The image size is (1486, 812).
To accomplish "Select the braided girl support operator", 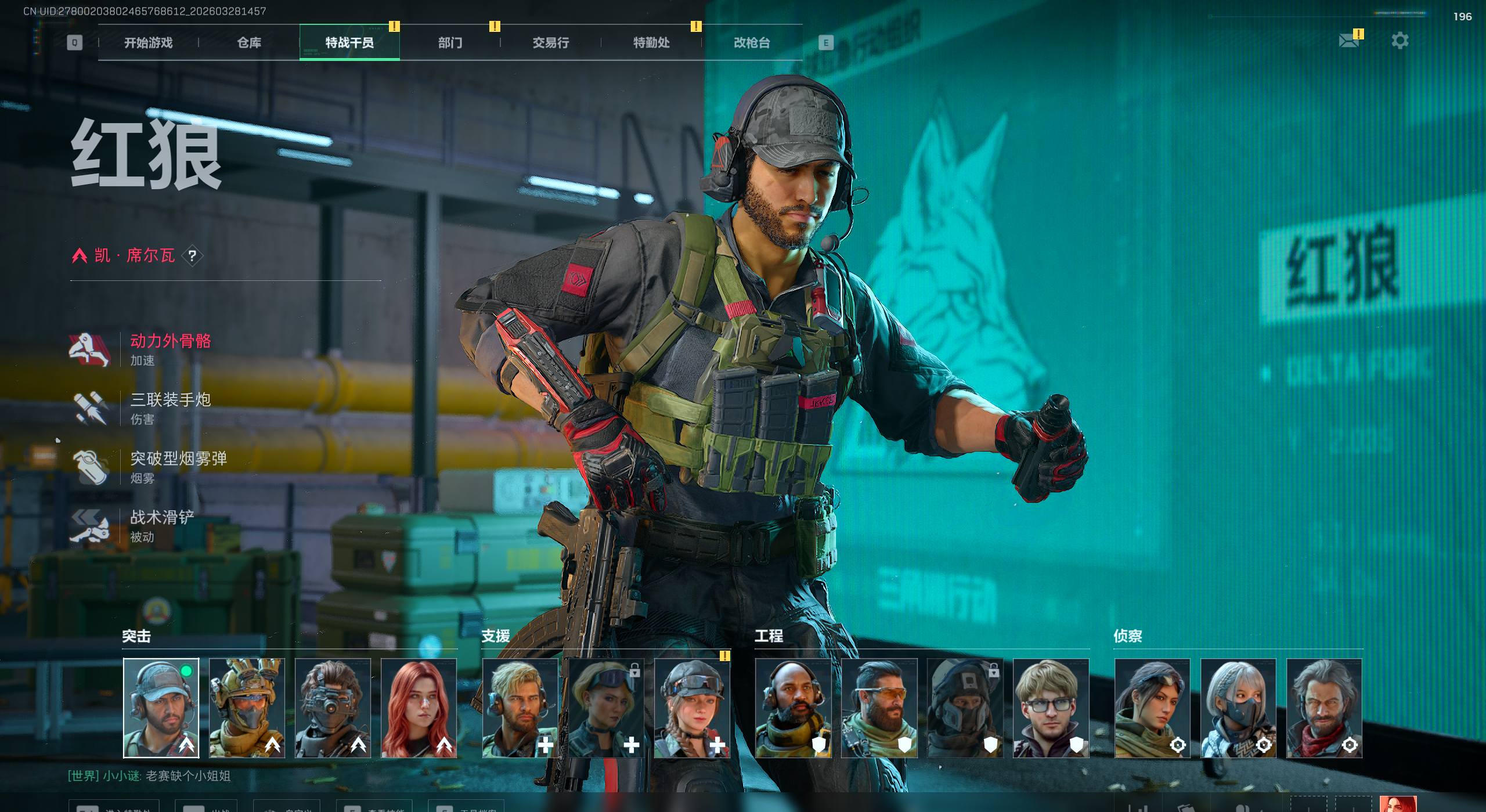I will point(692,708).
